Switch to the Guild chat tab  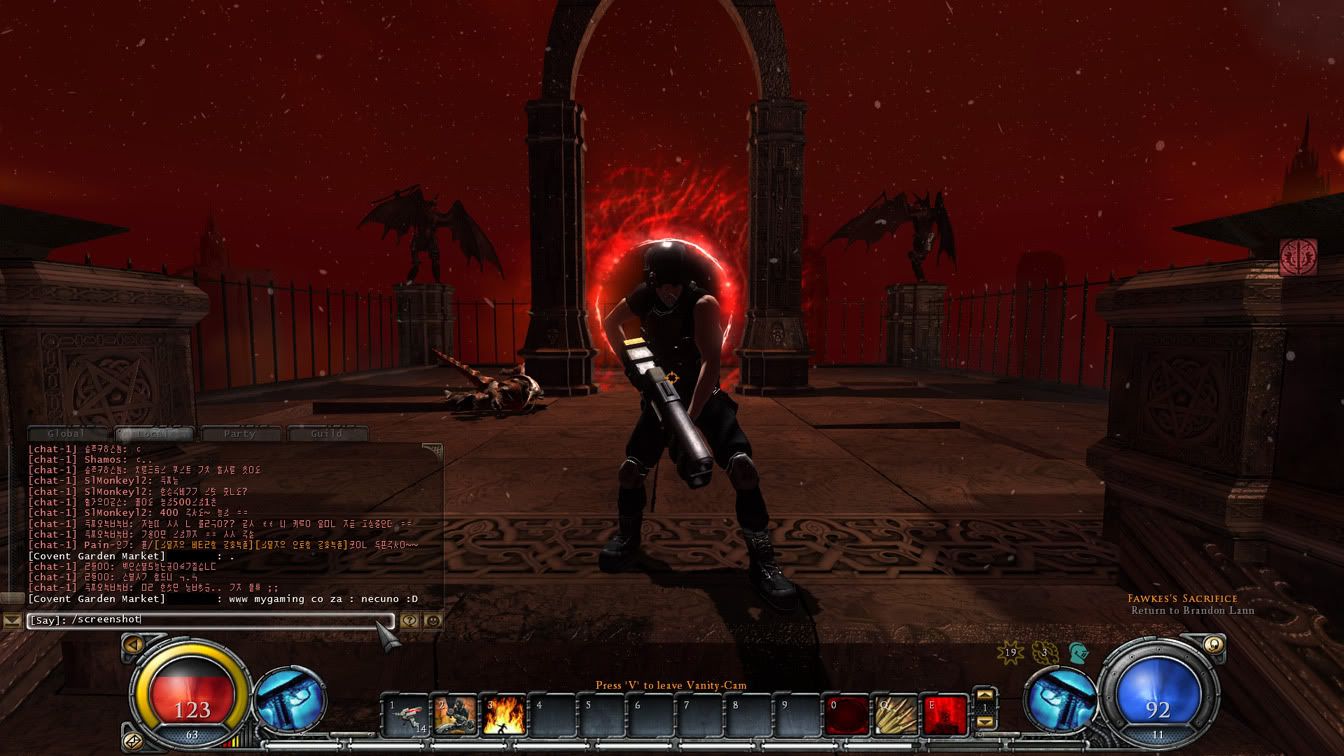point(327,434)
